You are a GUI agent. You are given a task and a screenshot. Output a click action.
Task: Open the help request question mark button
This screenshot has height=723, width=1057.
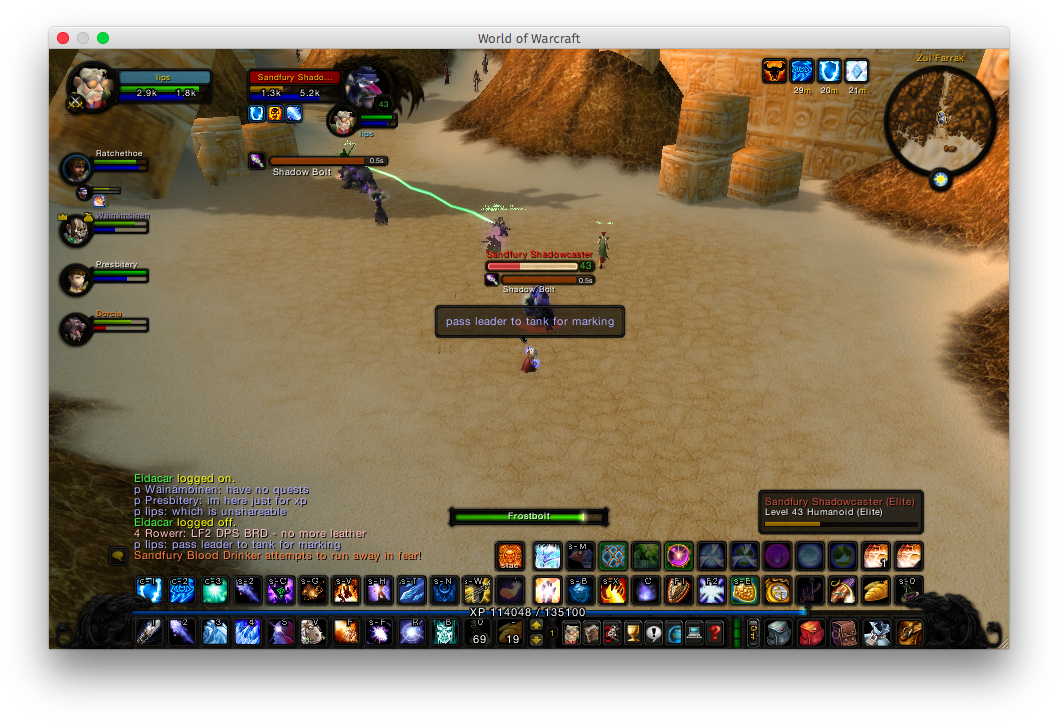pyautogui.click(x=714, y=632)
